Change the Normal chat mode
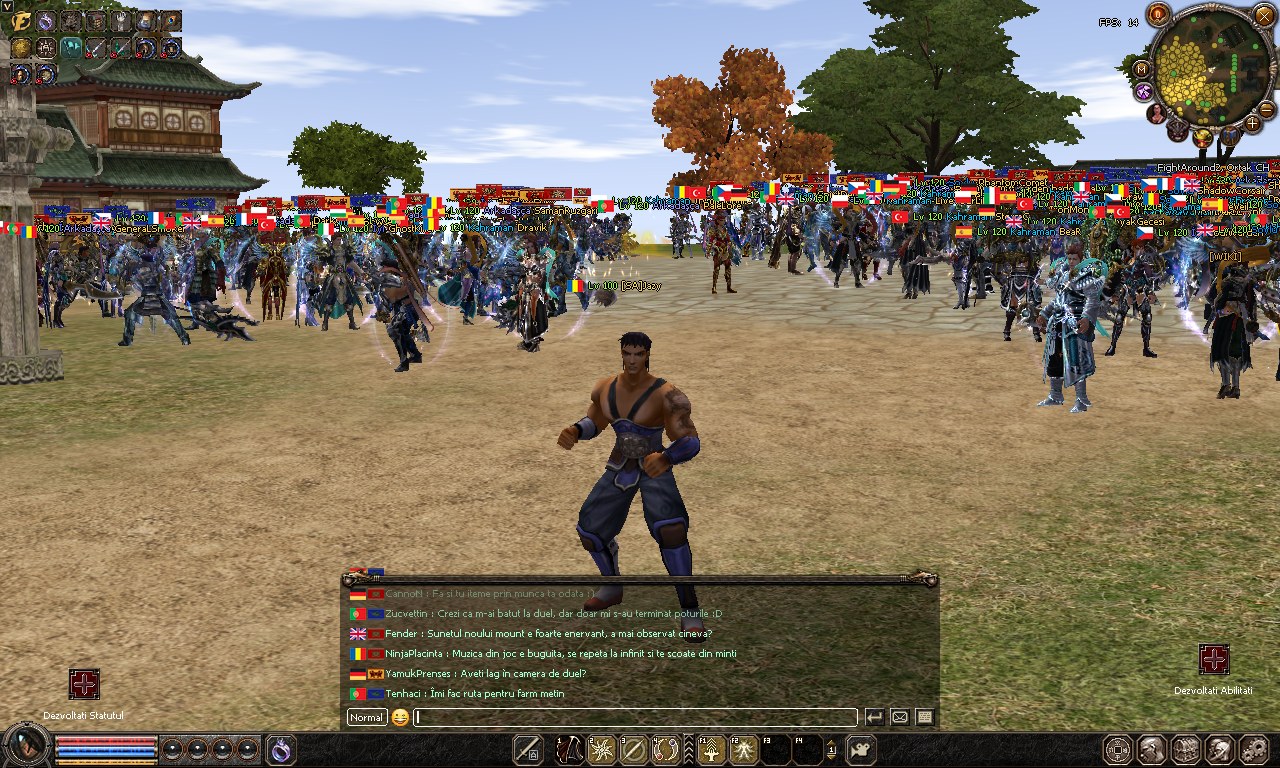Viewport: 1280px width, 768px height. coord(367,717)
